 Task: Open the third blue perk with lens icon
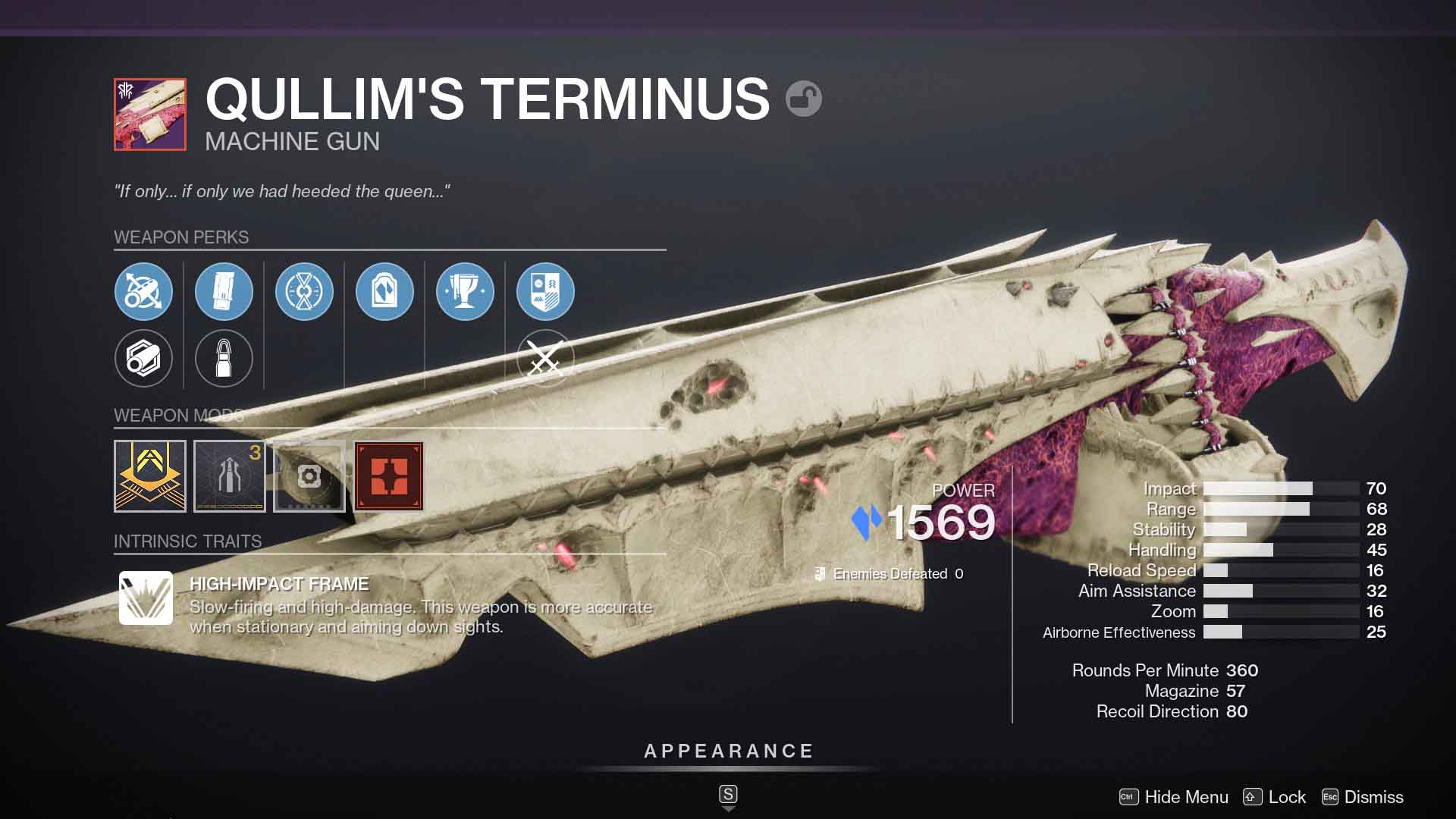[x=304, y=291]
